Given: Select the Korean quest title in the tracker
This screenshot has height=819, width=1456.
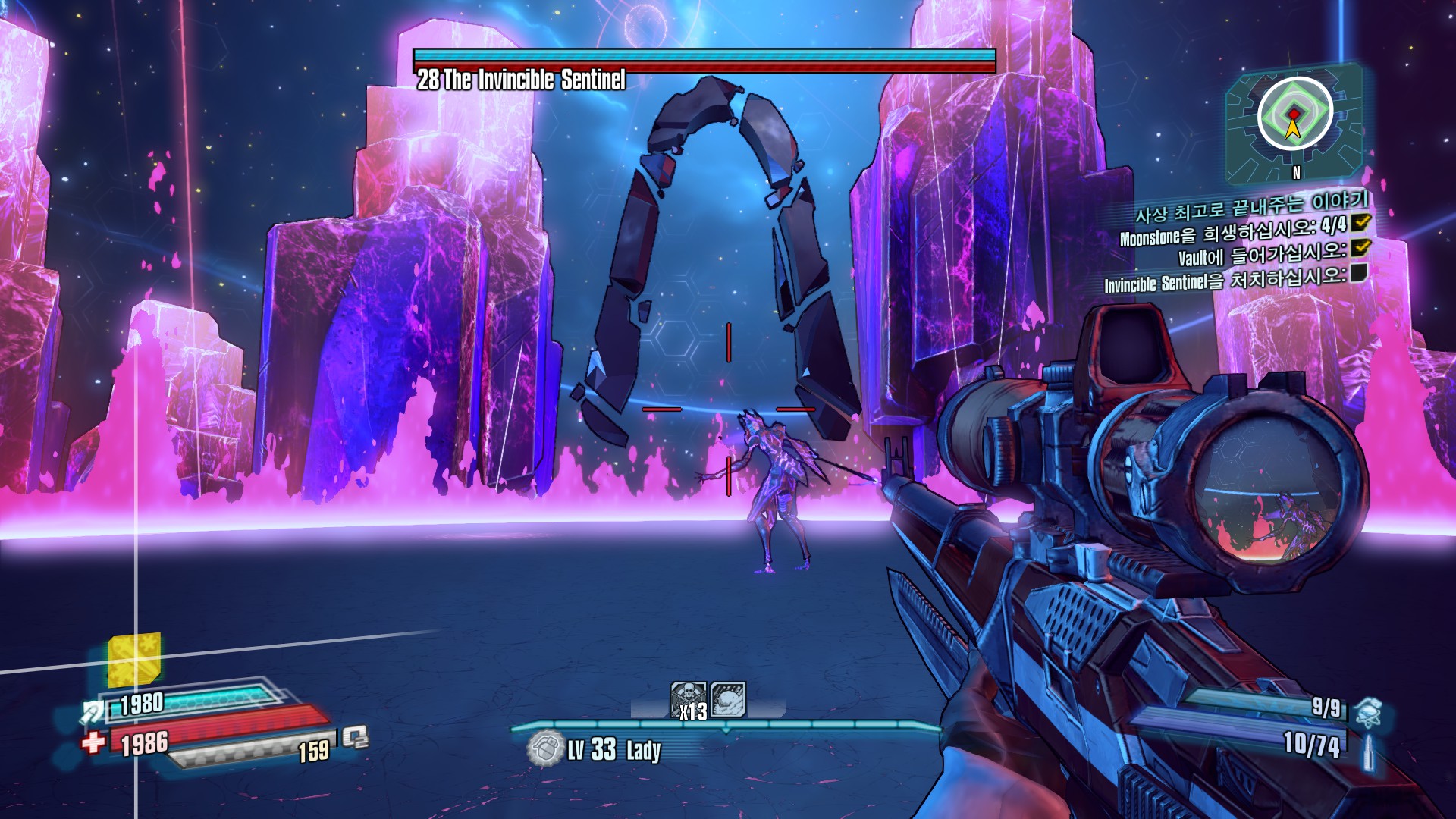Looking at the screenshot, I should (1251, 206).
